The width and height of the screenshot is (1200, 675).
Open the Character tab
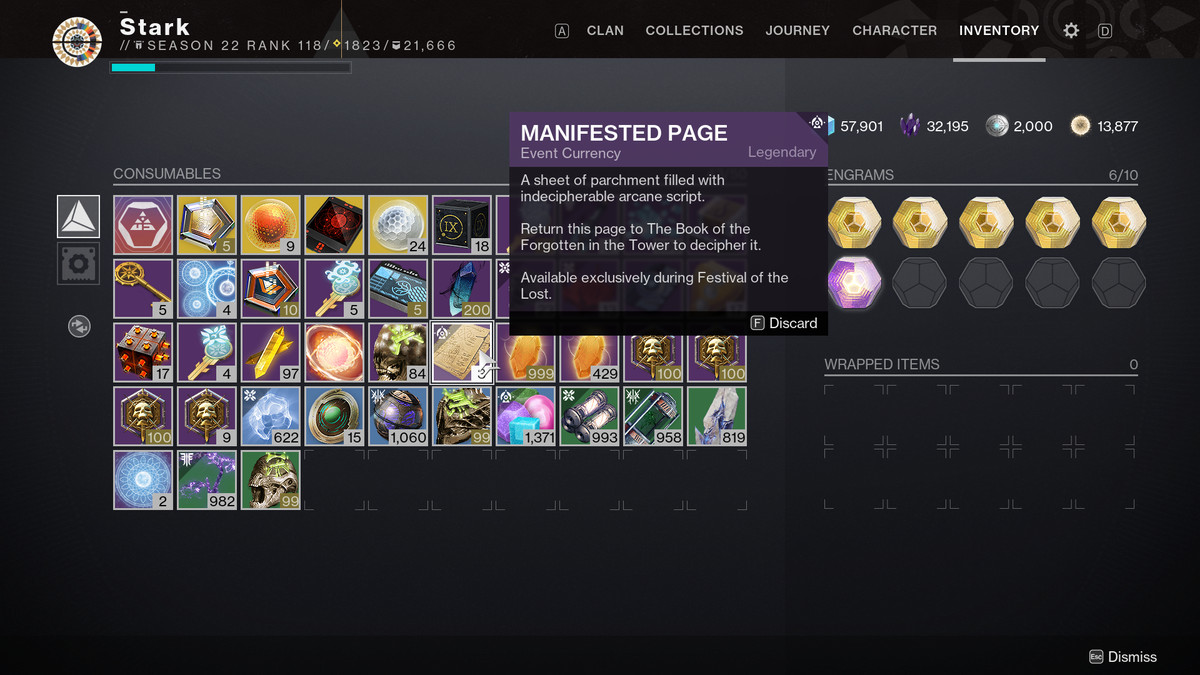(x=894, y=30)
